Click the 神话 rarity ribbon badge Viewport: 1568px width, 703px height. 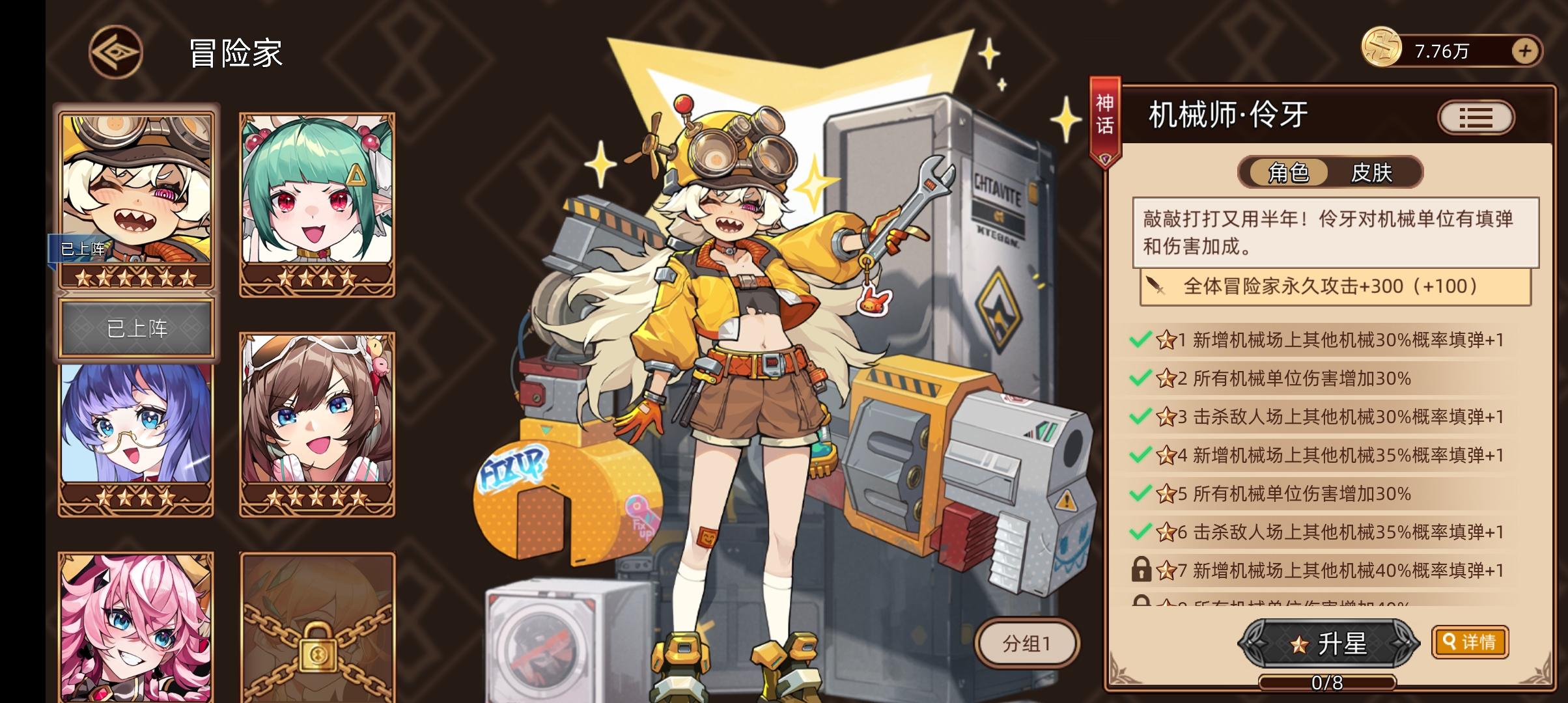pos(1106,119)
